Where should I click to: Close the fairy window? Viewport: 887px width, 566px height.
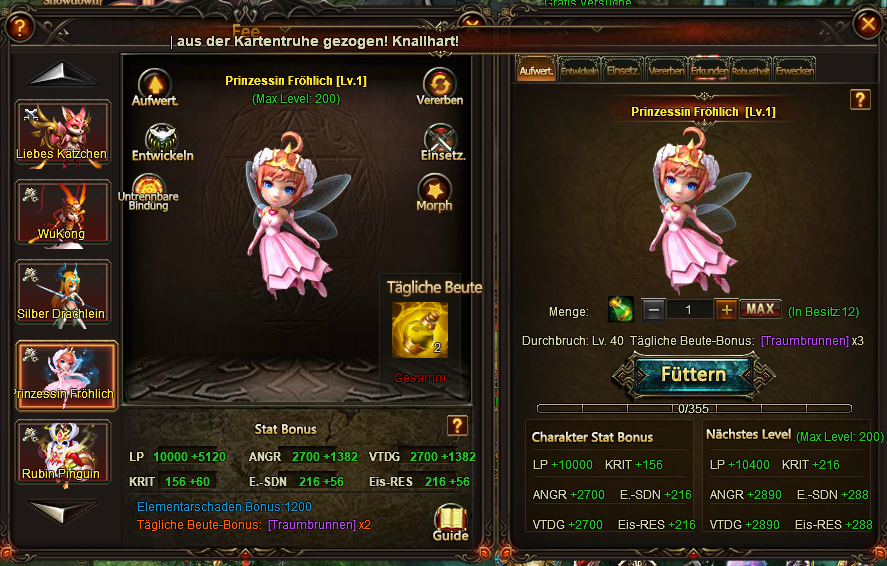(866, 27)
